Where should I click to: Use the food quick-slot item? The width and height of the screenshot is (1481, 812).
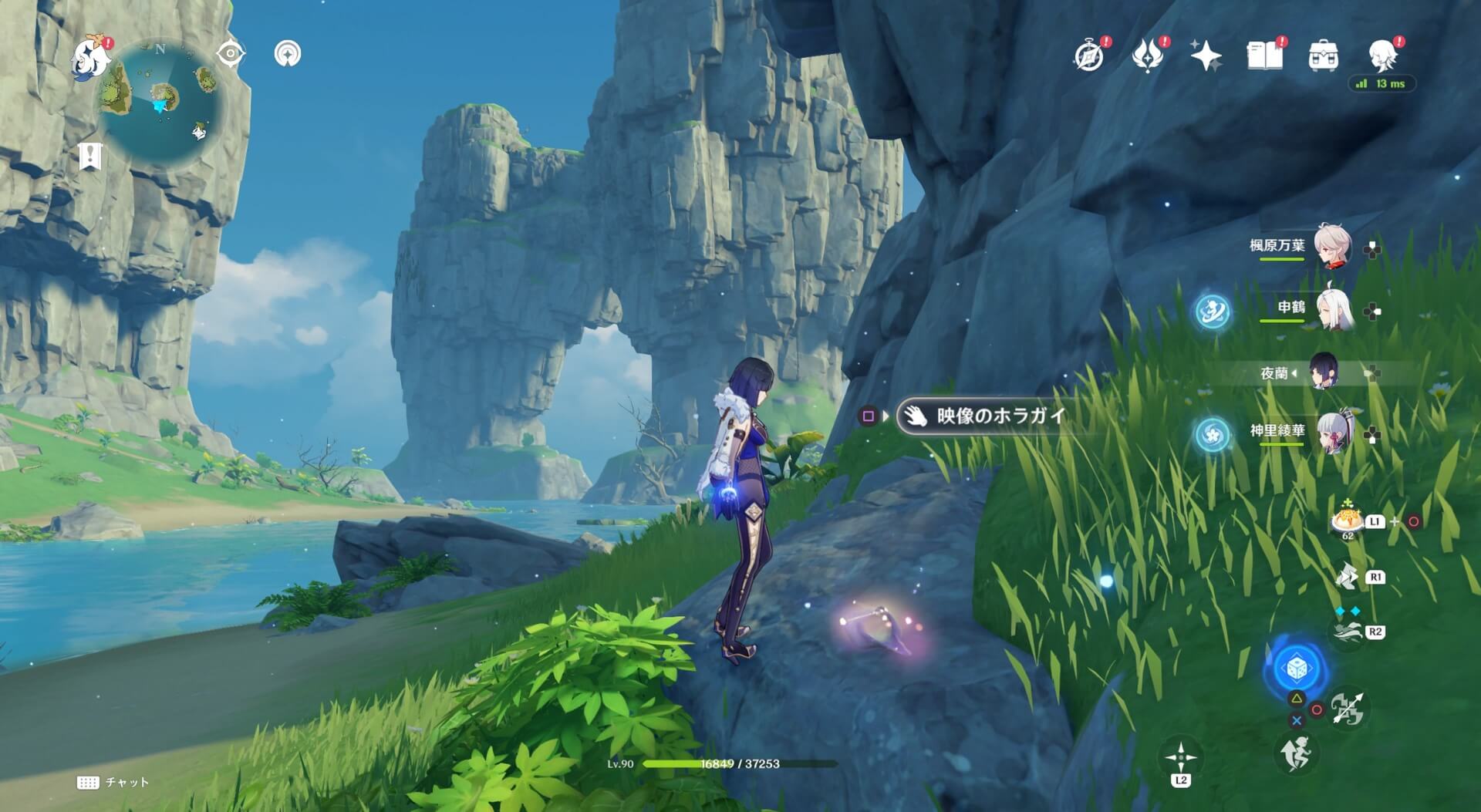pos(1348,521)
